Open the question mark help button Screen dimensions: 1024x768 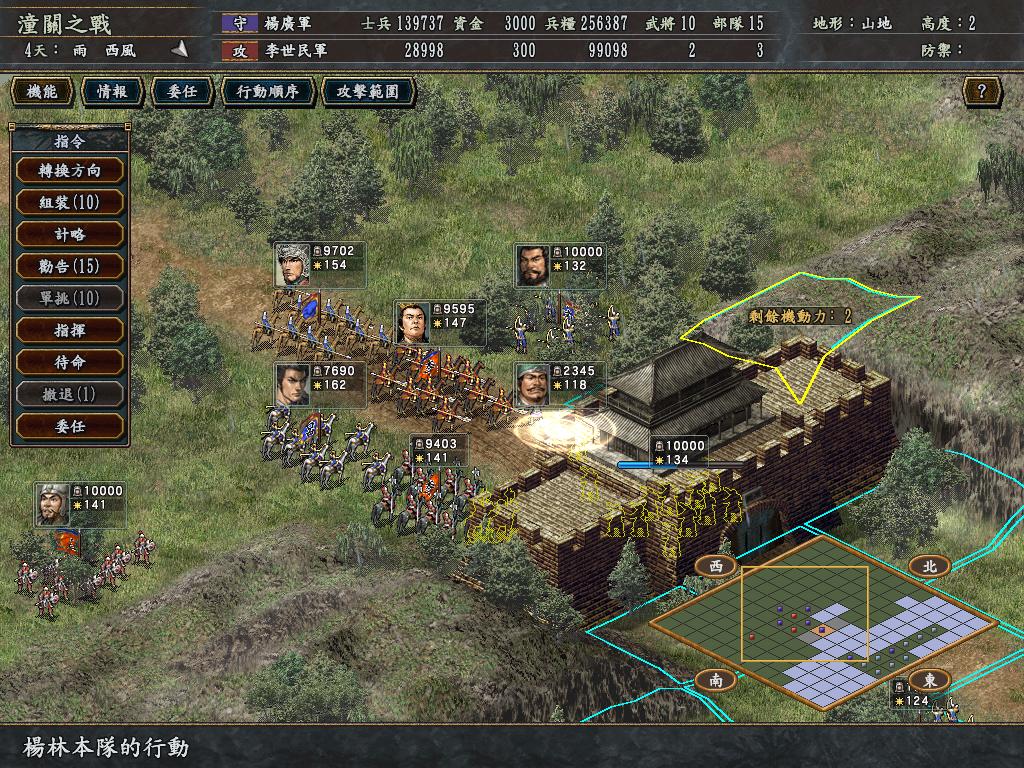982,92
